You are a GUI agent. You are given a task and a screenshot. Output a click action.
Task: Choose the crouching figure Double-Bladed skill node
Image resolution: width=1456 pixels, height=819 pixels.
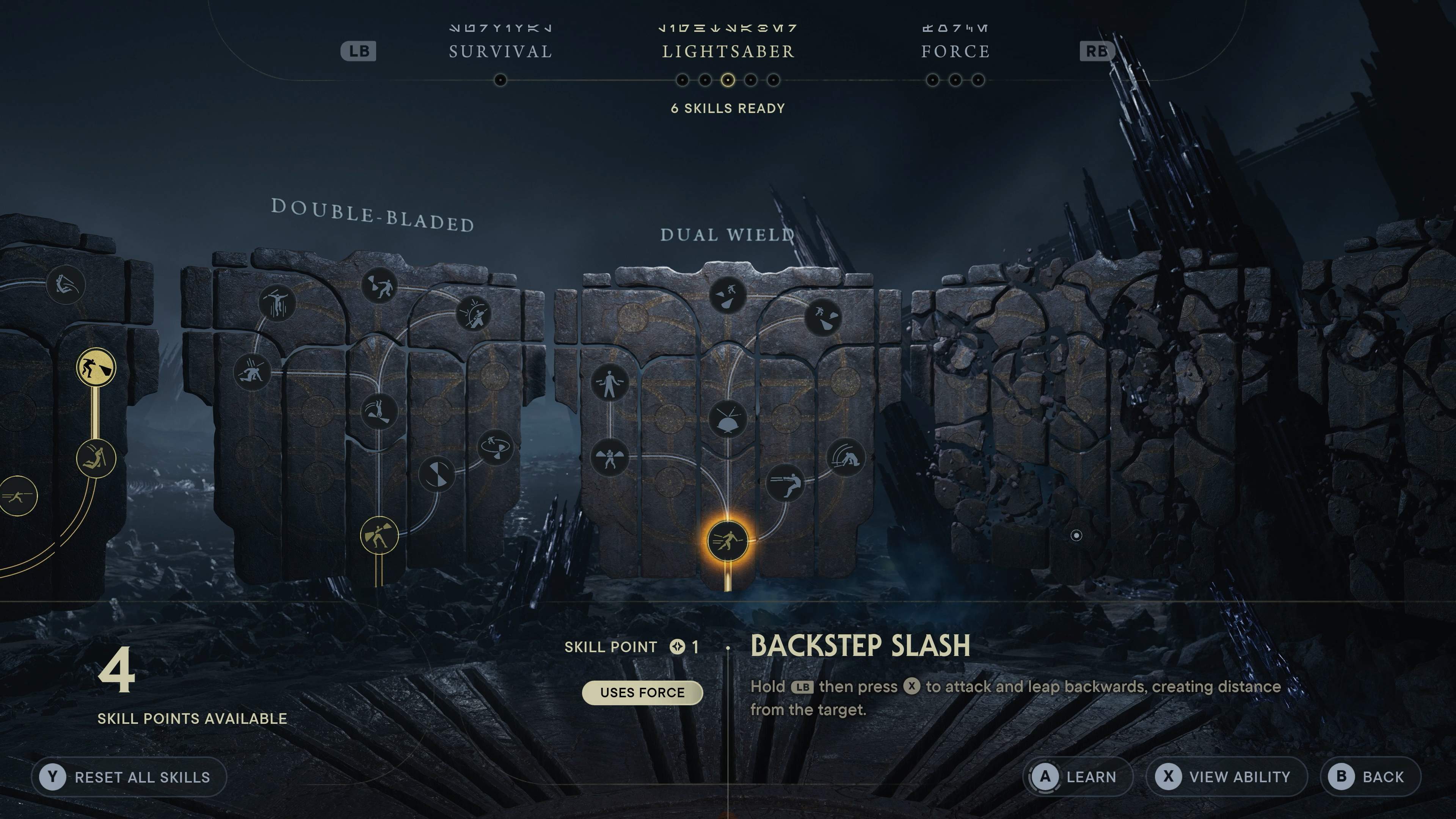(252, 372)
